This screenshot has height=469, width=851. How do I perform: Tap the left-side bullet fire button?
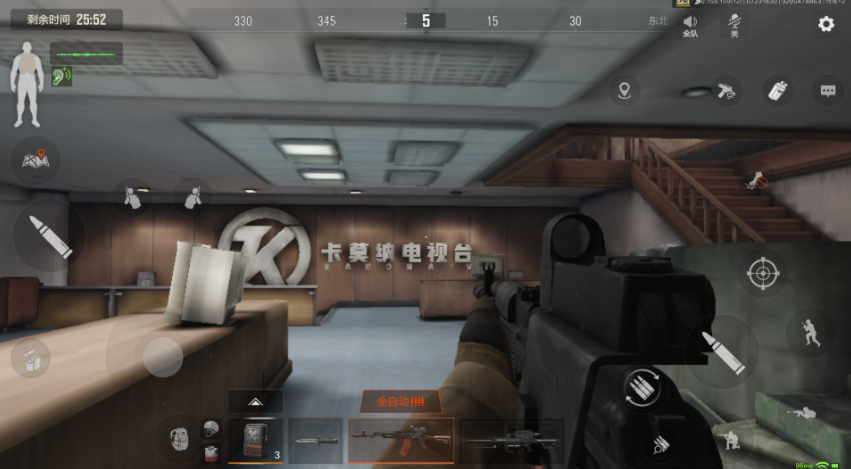tap(46, 236)
